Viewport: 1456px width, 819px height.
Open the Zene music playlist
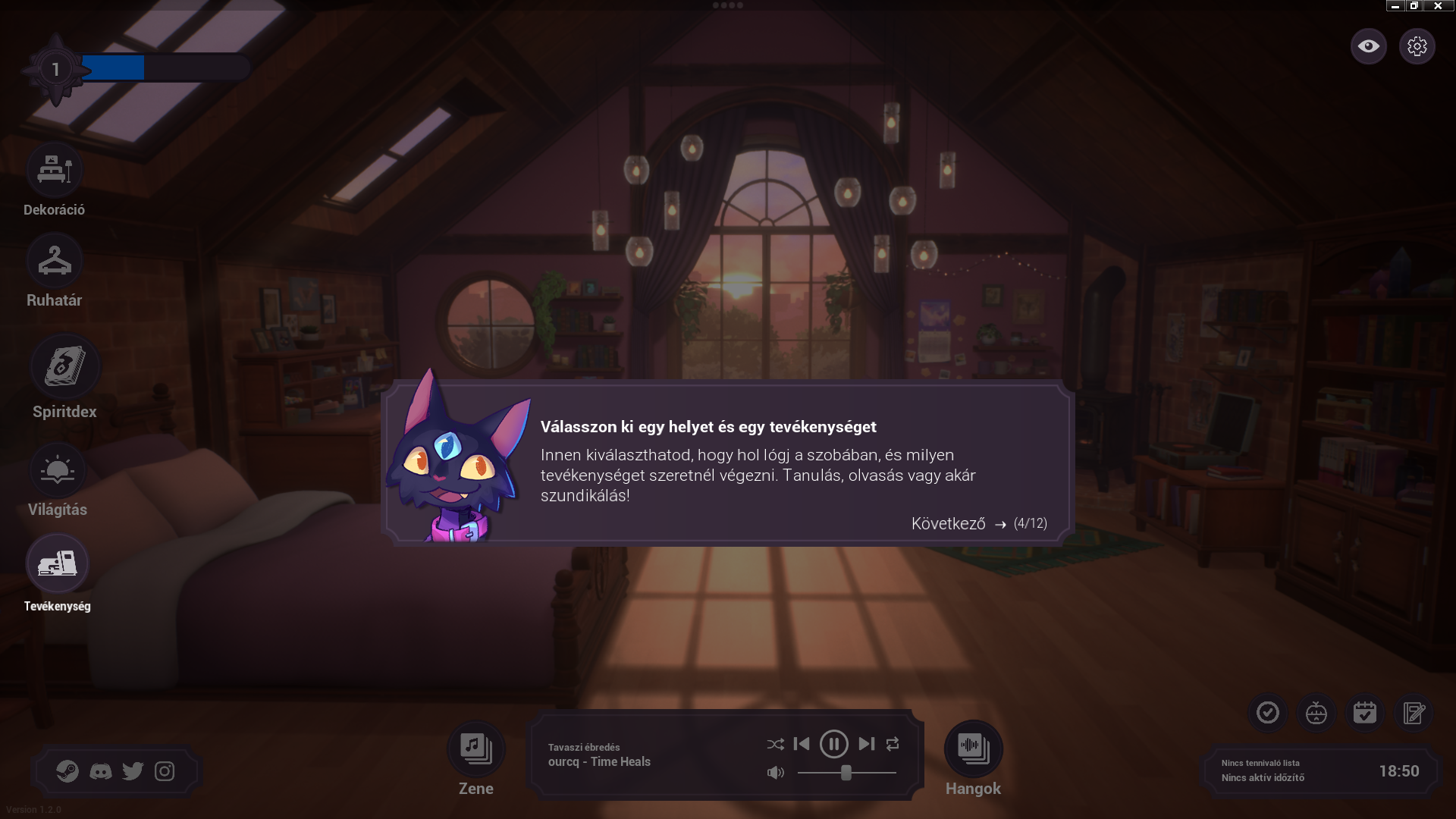pyautogui.click(x=476, y=748)
